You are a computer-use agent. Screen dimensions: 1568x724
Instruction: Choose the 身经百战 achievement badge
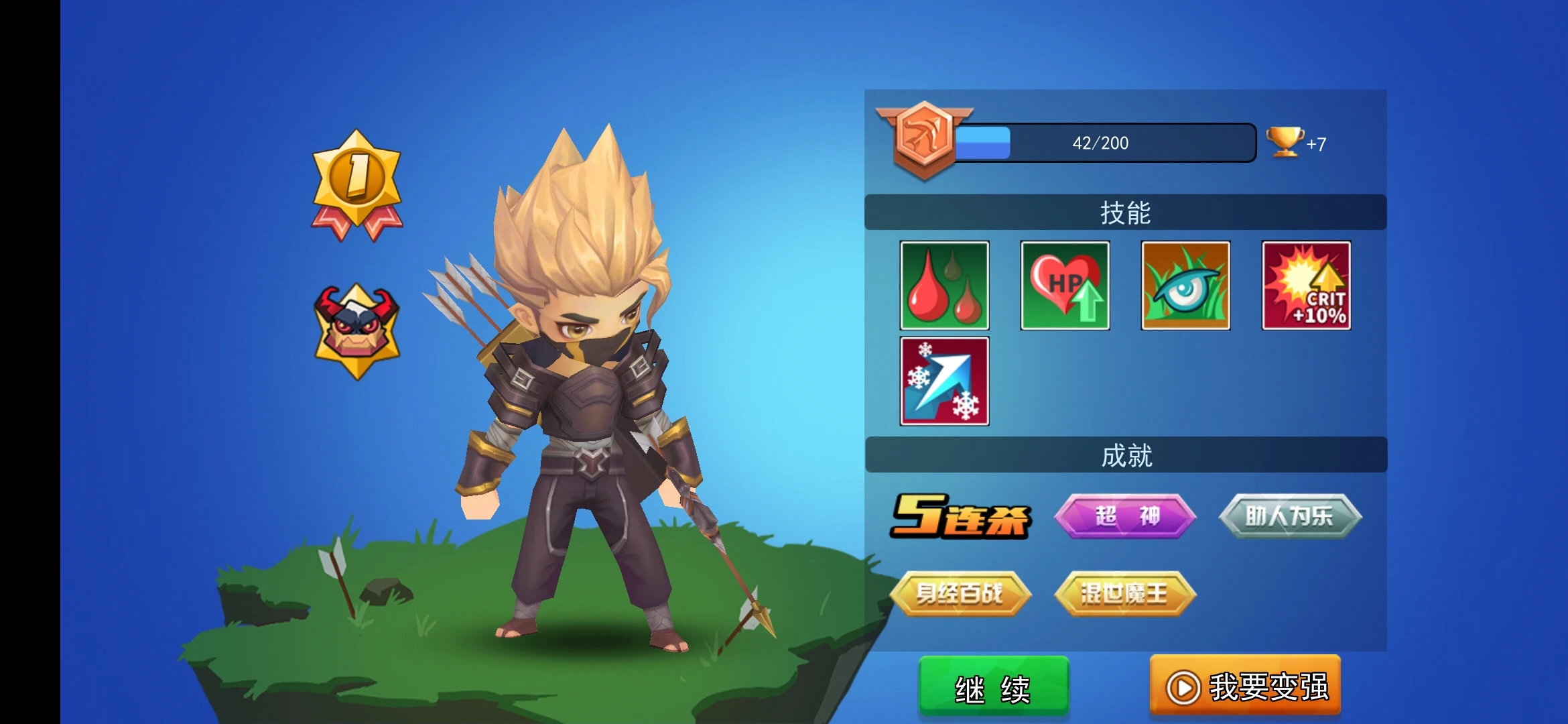960,593
